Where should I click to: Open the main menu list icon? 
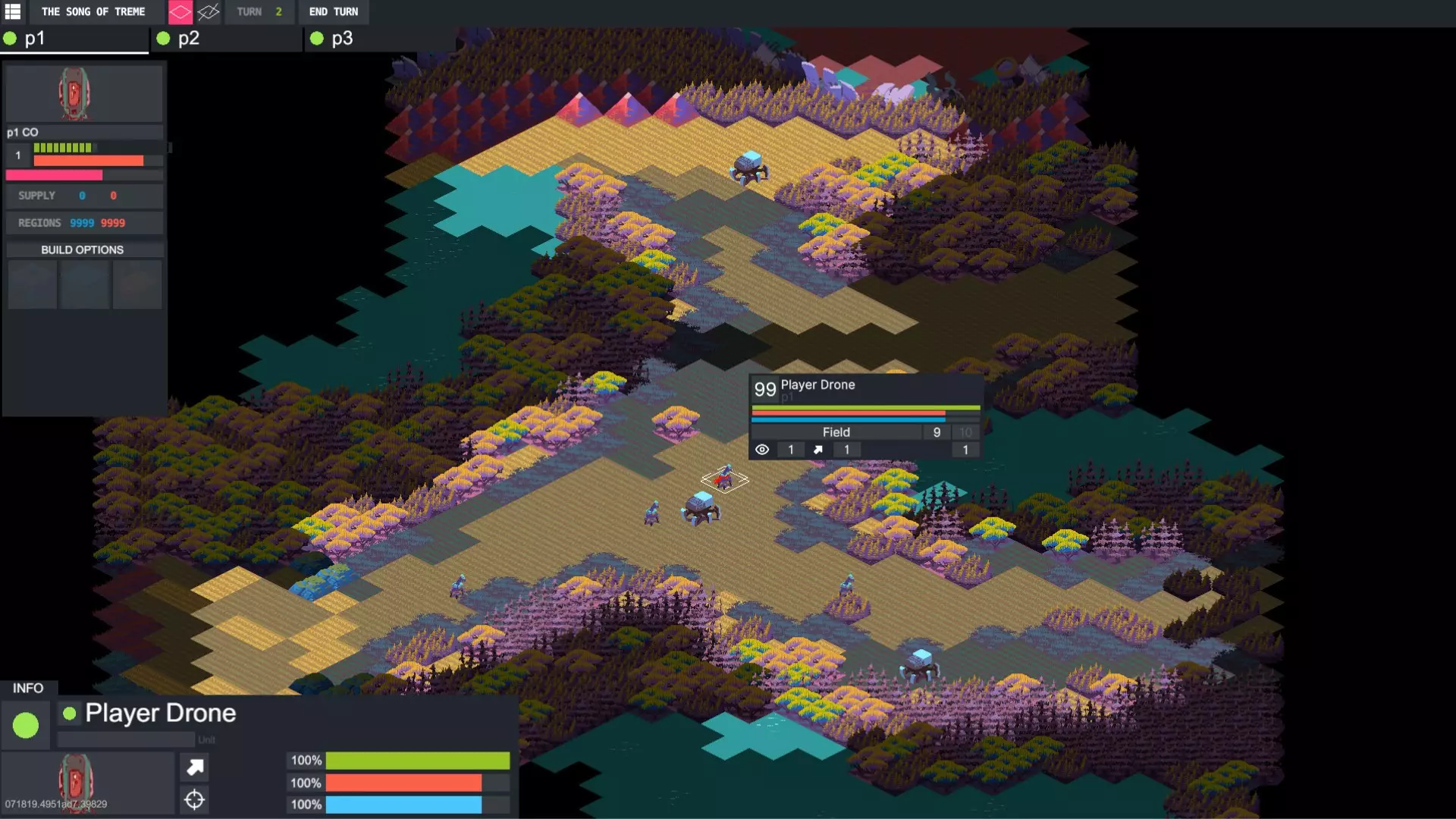(x=13, y=11)
